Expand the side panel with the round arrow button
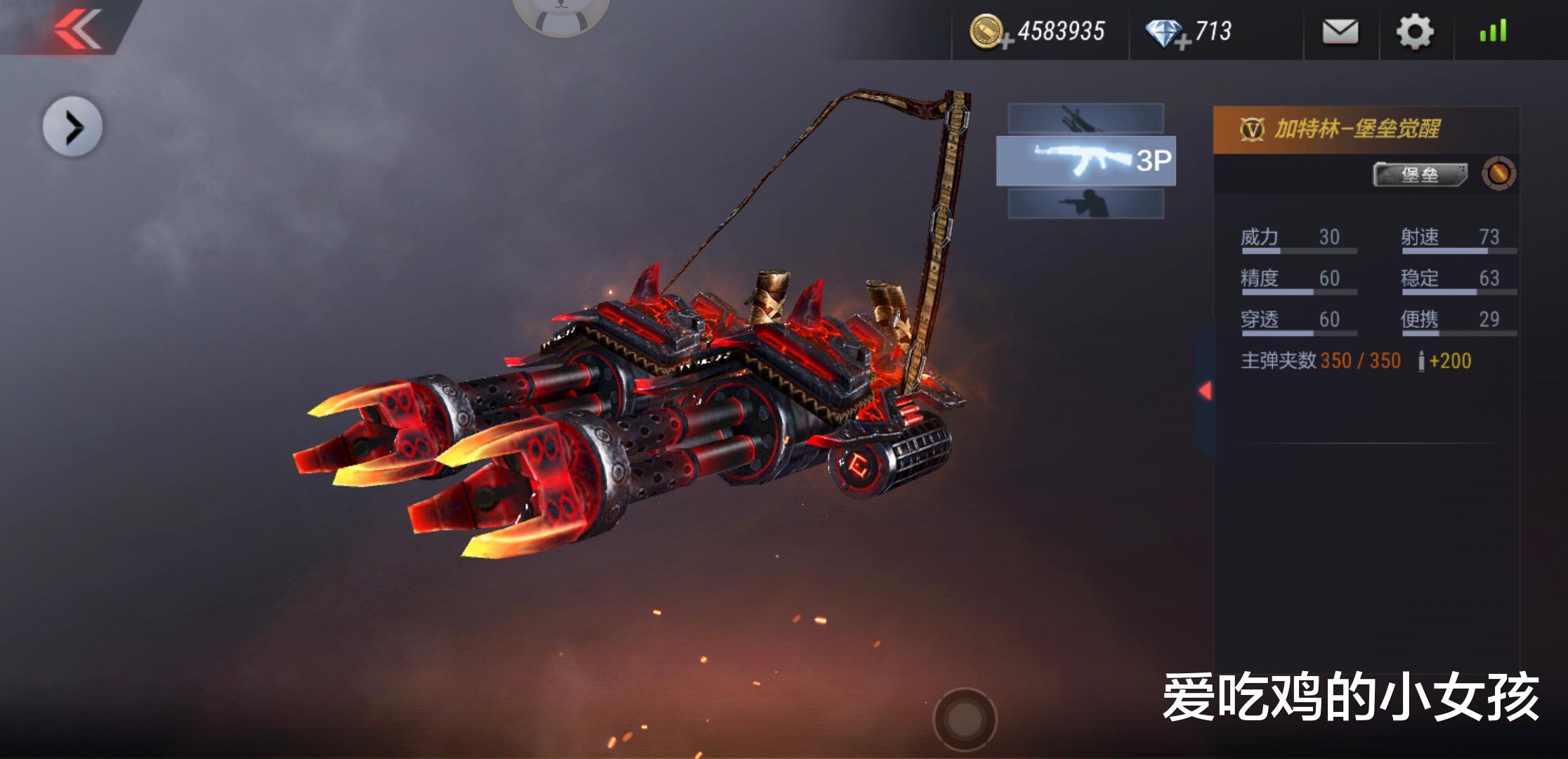 72,127
